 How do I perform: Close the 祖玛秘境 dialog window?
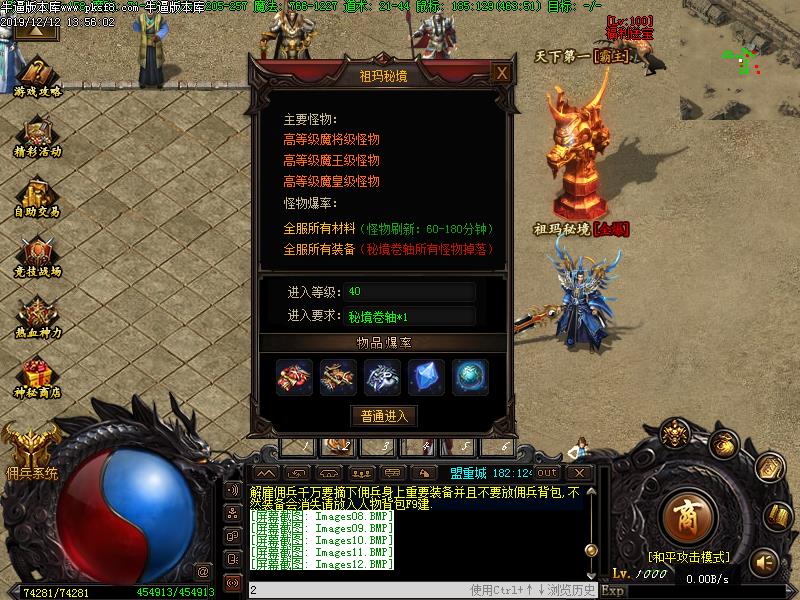(x=501, y=73)
